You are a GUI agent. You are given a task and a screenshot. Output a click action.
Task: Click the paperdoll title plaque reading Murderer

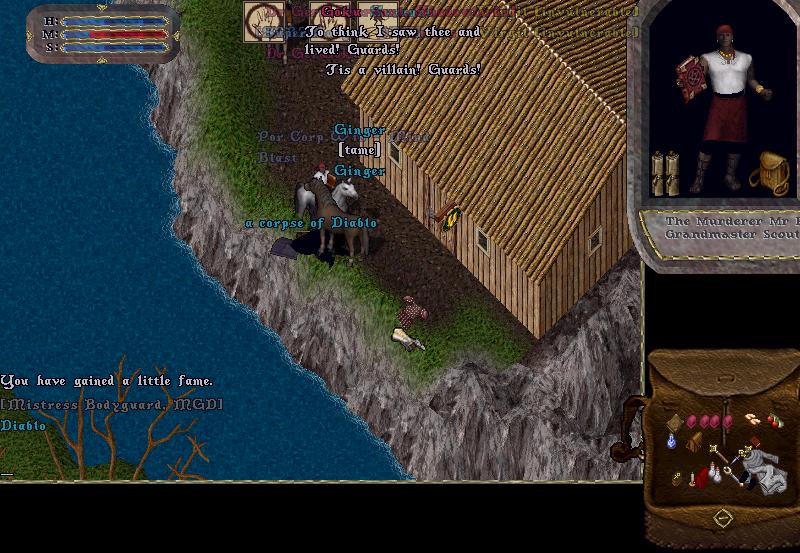pyautogui.click(x=730, y=227)
